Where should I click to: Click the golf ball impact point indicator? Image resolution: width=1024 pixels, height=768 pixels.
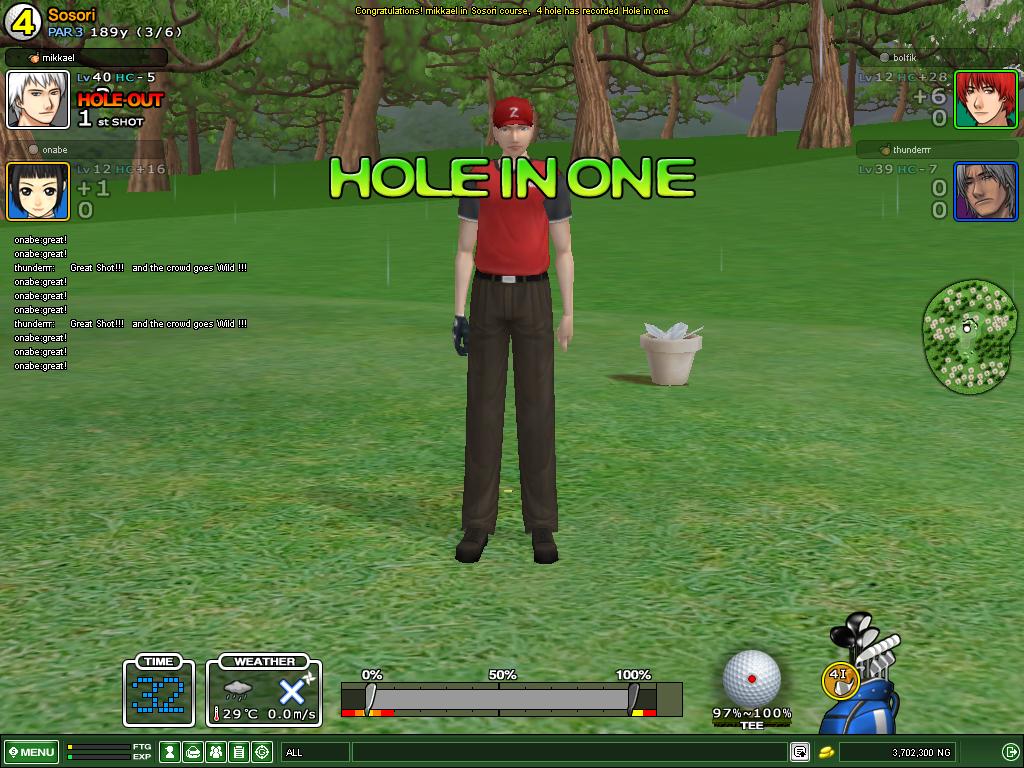[752, 678]
